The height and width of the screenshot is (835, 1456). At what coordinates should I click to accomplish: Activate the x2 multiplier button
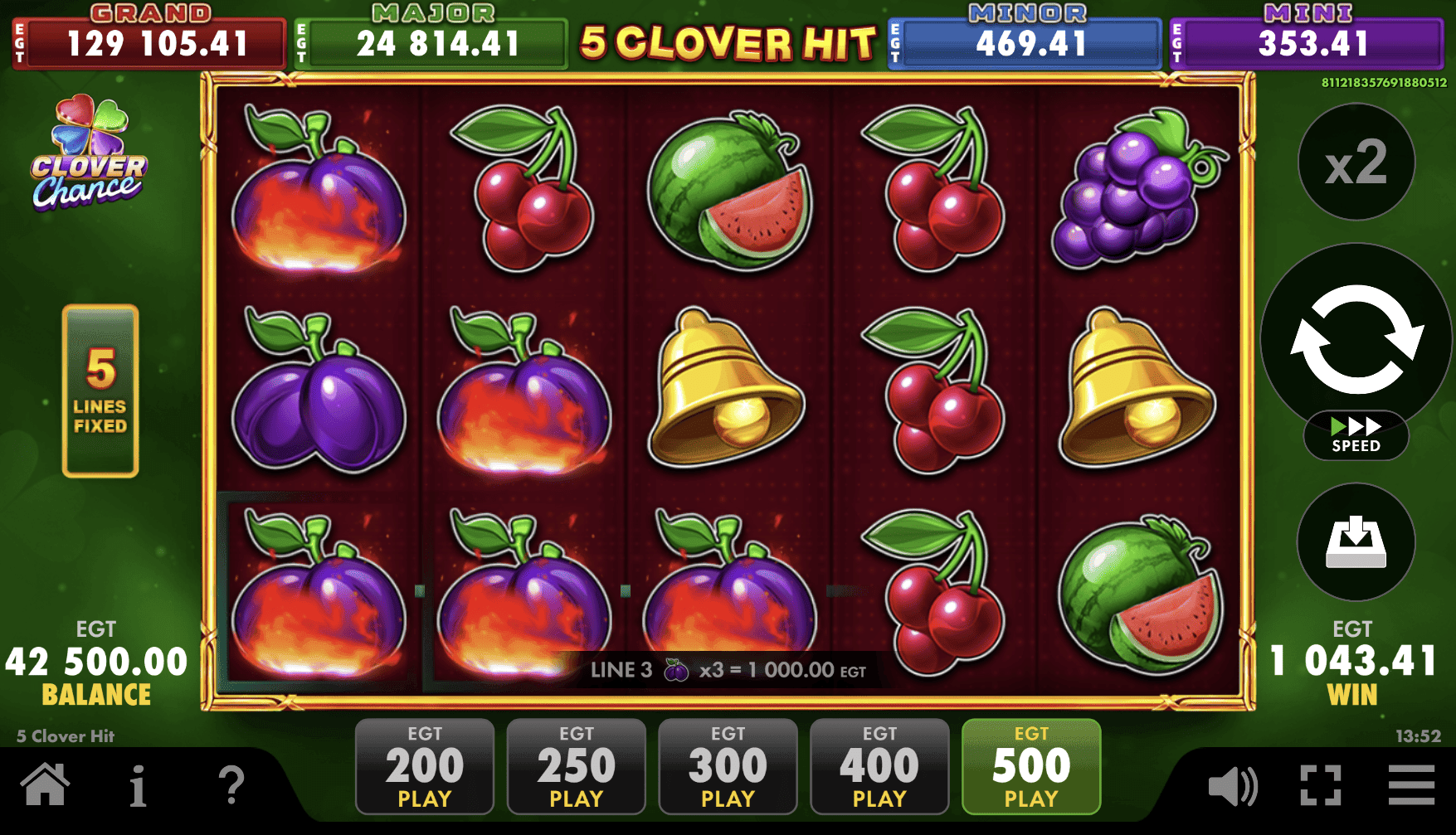1355,163
